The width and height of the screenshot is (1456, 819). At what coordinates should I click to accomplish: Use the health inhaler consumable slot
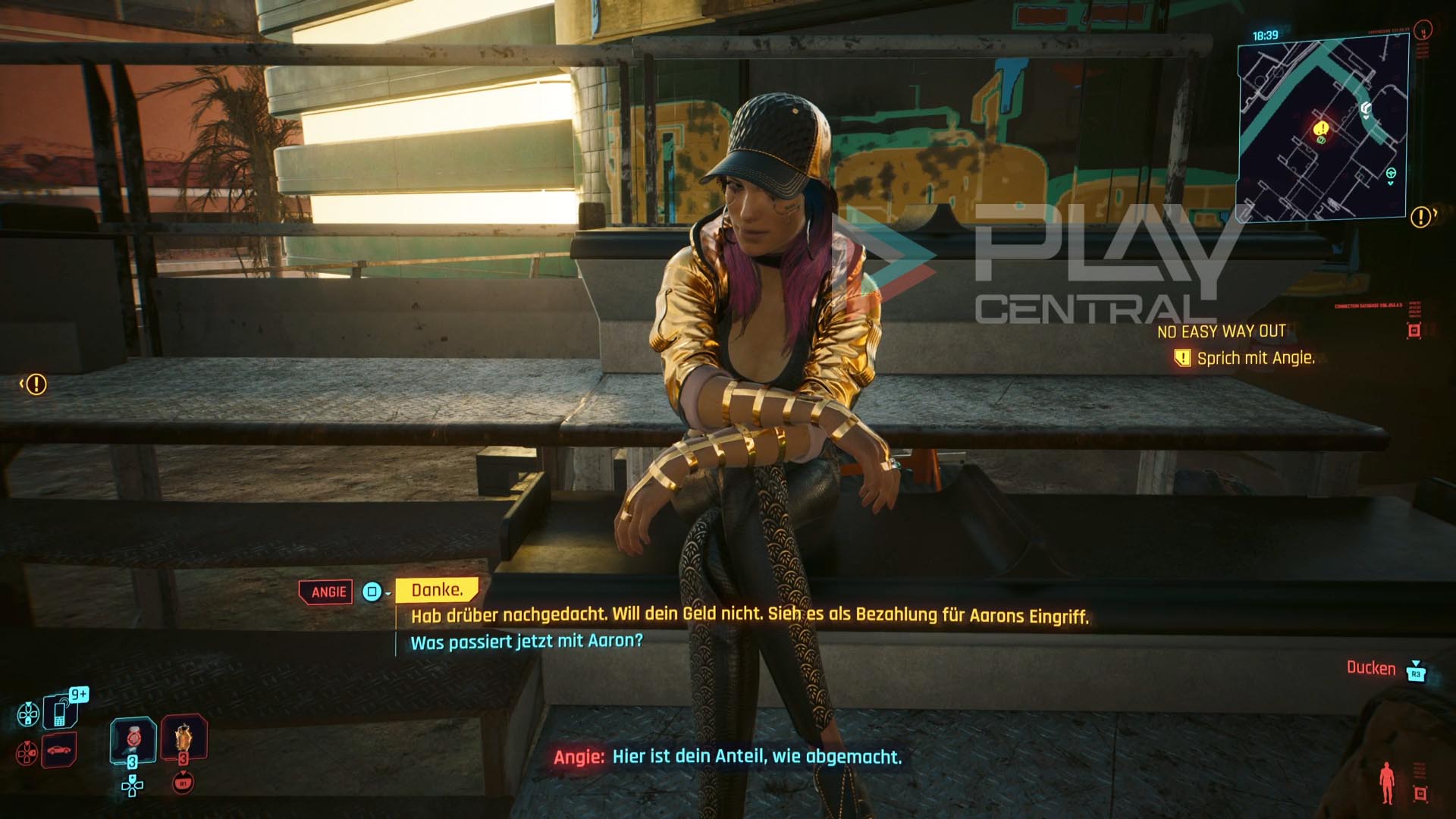tap(133, 739)
